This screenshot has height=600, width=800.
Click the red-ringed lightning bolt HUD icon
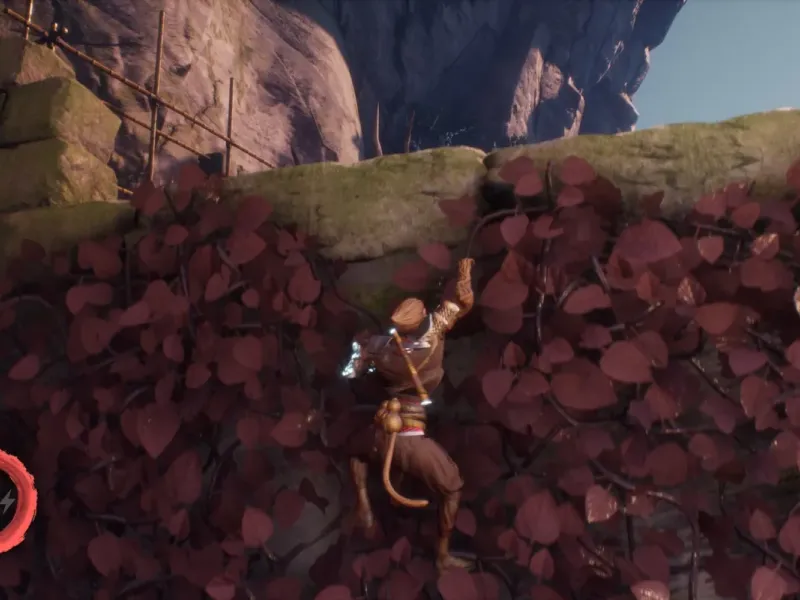(8, 501)
